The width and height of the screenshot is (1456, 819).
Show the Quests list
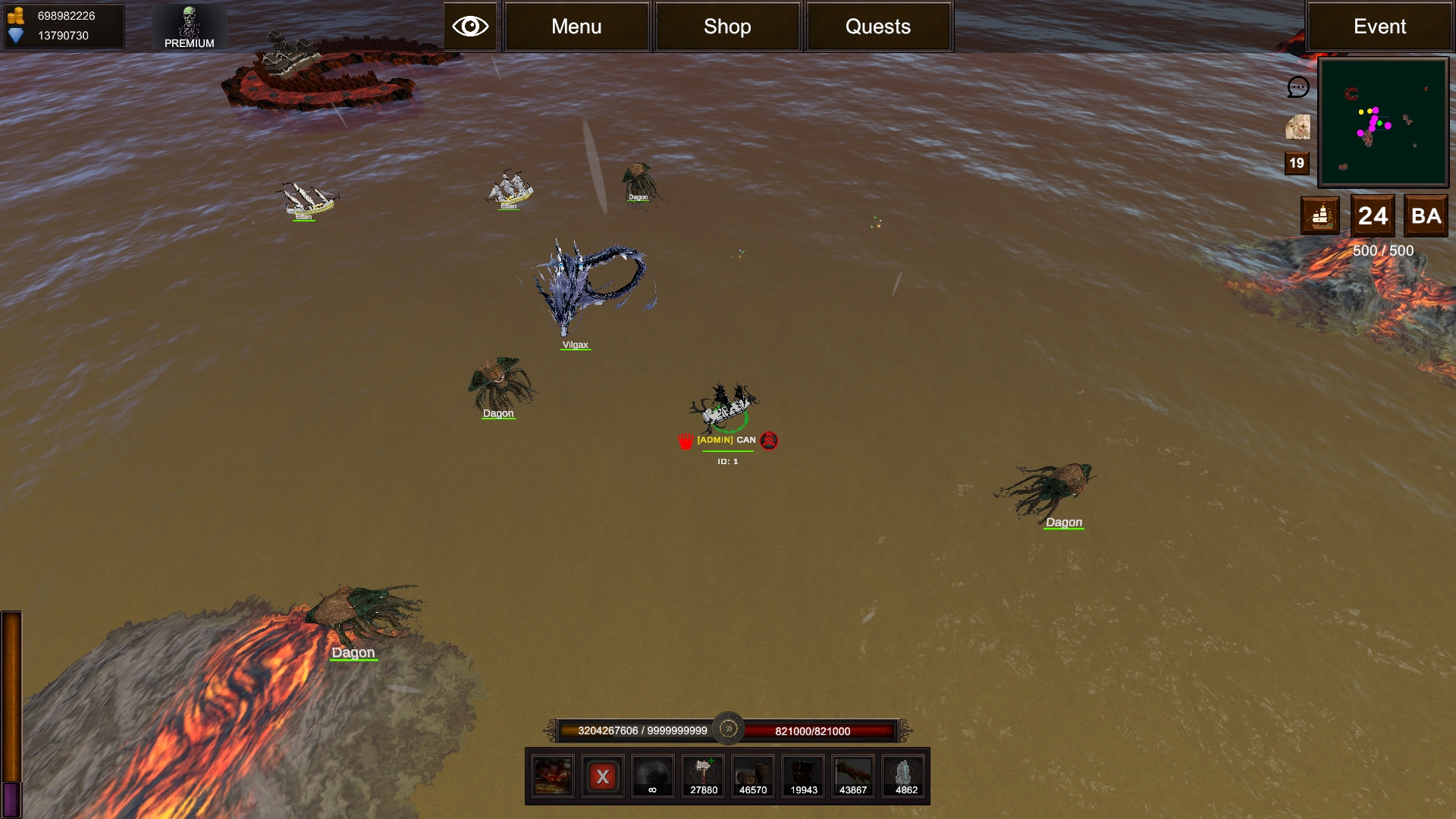click(878, 27)
